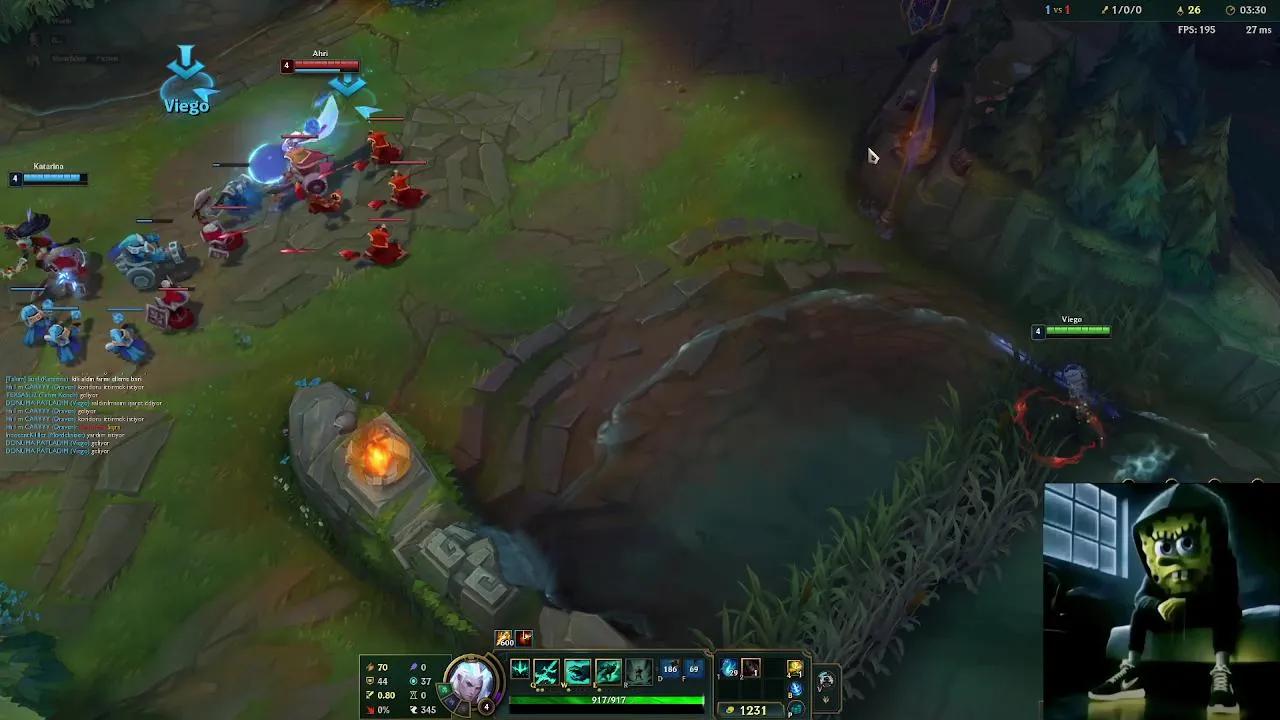Select the F summoner spell on cooldown
This screenshot has width=1280, height=720.
click(x=694, y=669)
